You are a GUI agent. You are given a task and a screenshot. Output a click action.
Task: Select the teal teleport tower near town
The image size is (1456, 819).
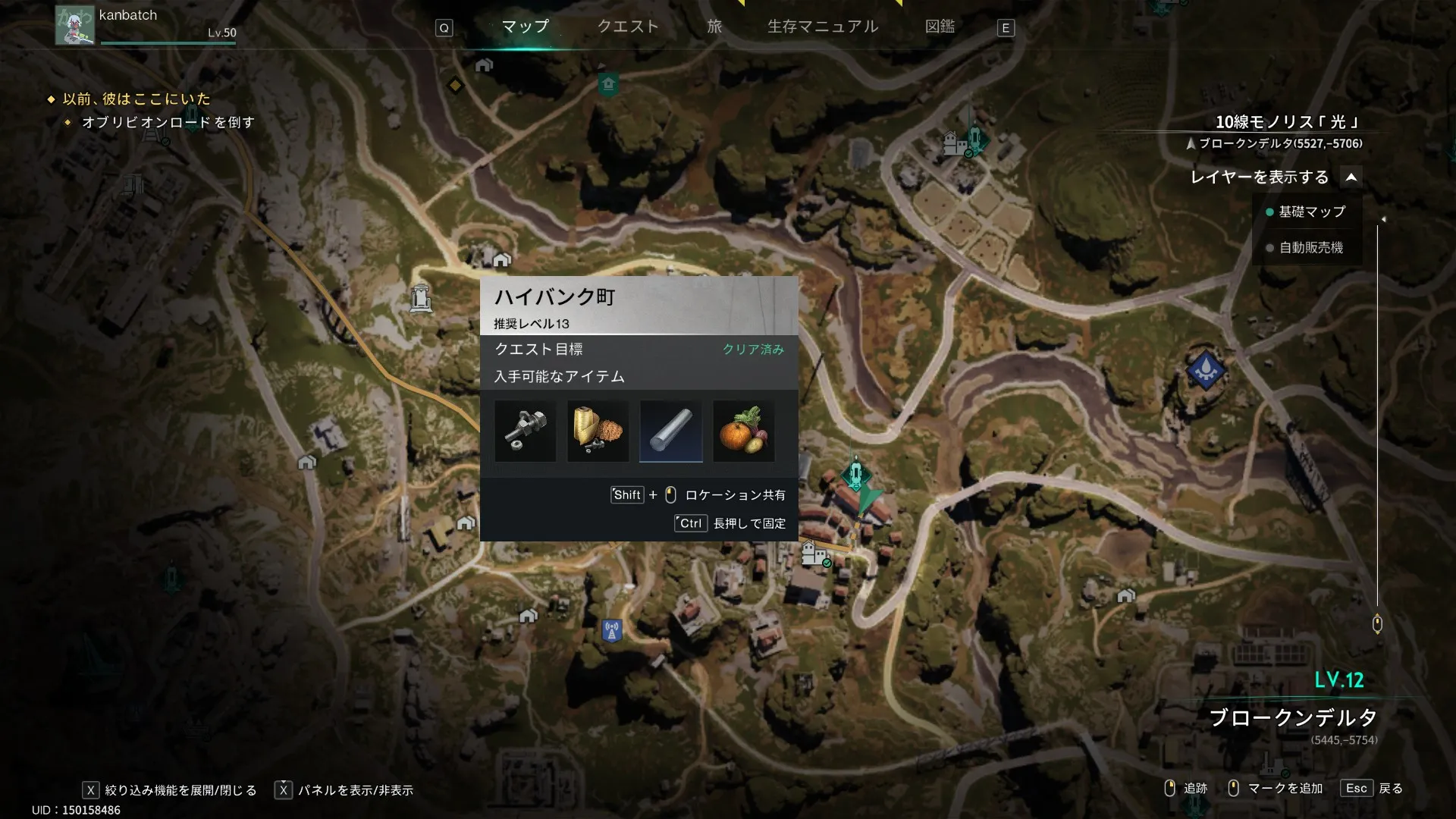pyautogui.click(x=856, y=475)
